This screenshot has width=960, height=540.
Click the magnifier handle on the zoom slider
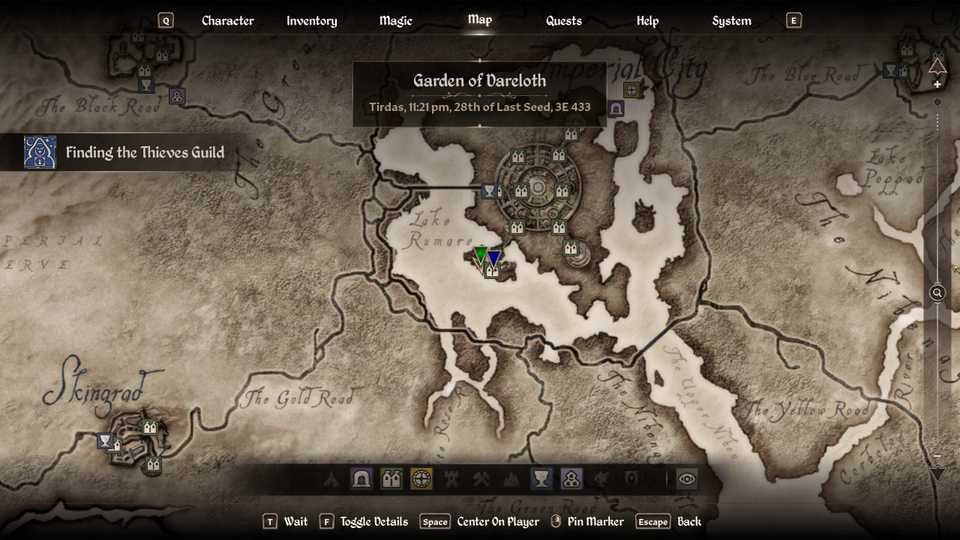[937, 293]
